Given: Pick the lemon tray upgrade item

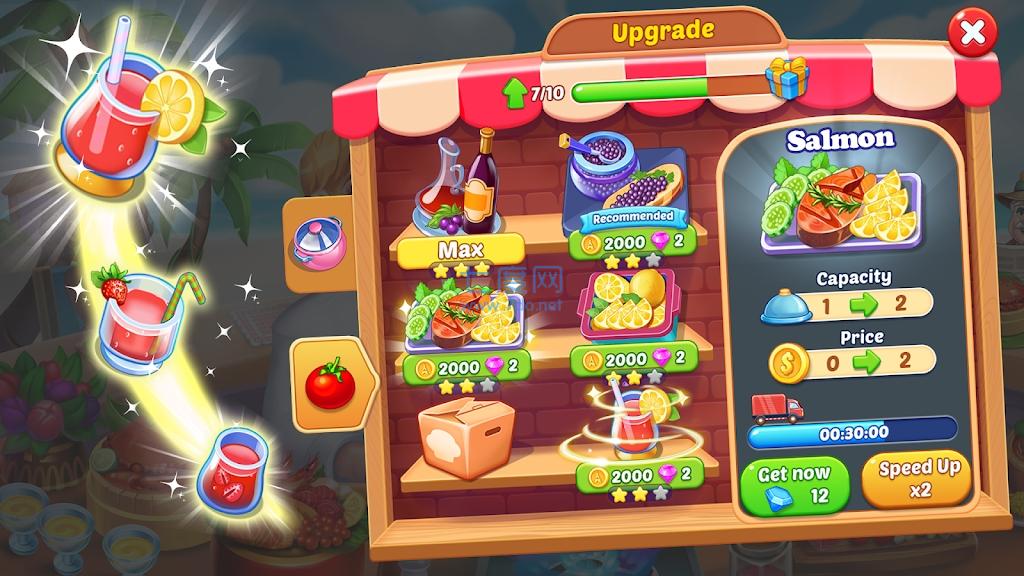Looking at the screenshot, I should 628,305.
